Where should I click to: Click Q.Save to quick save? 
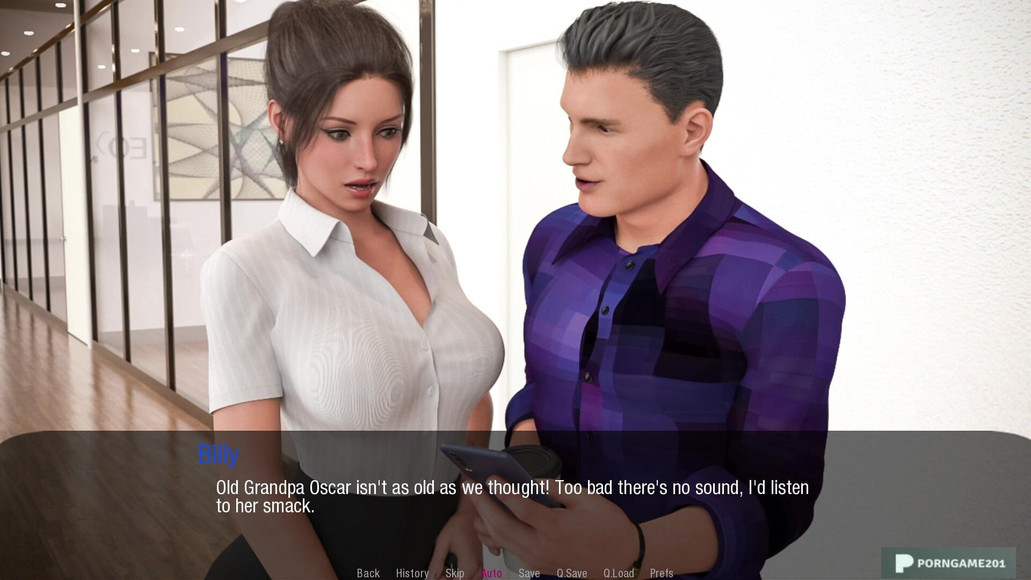[x=572, y=573]
